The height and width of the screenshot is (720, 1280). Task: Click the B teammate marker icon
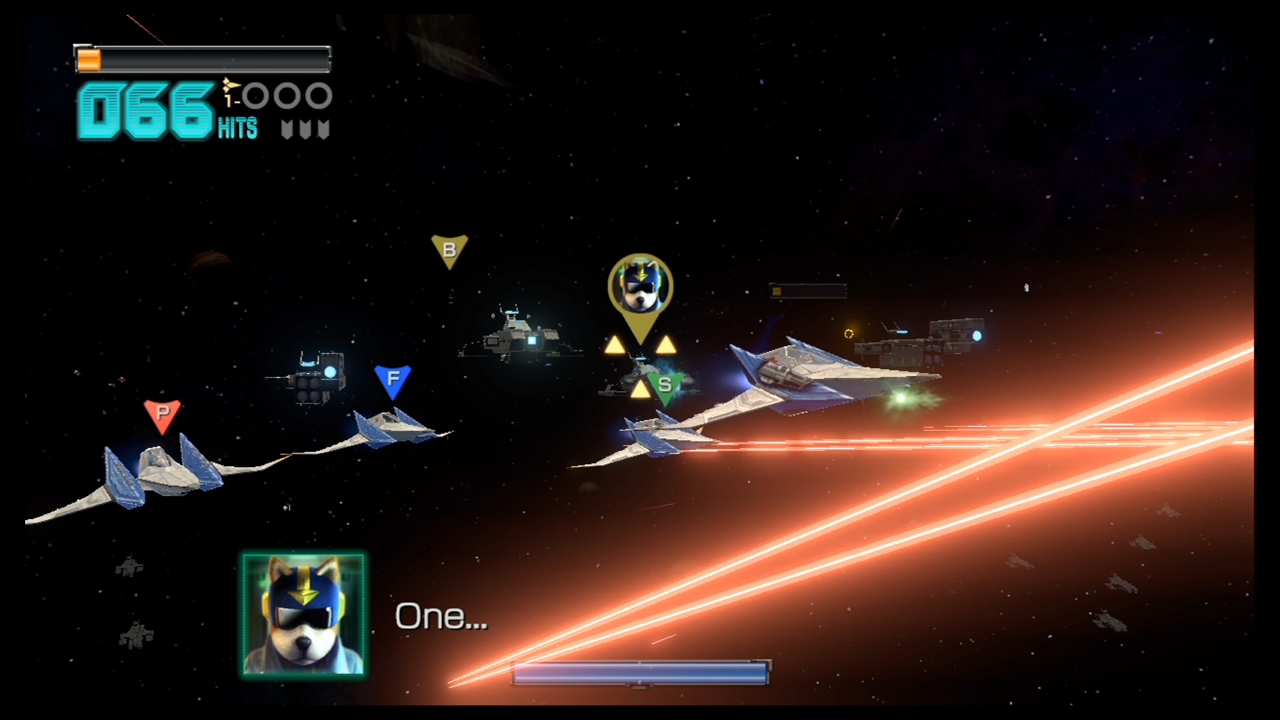point(448,249)
